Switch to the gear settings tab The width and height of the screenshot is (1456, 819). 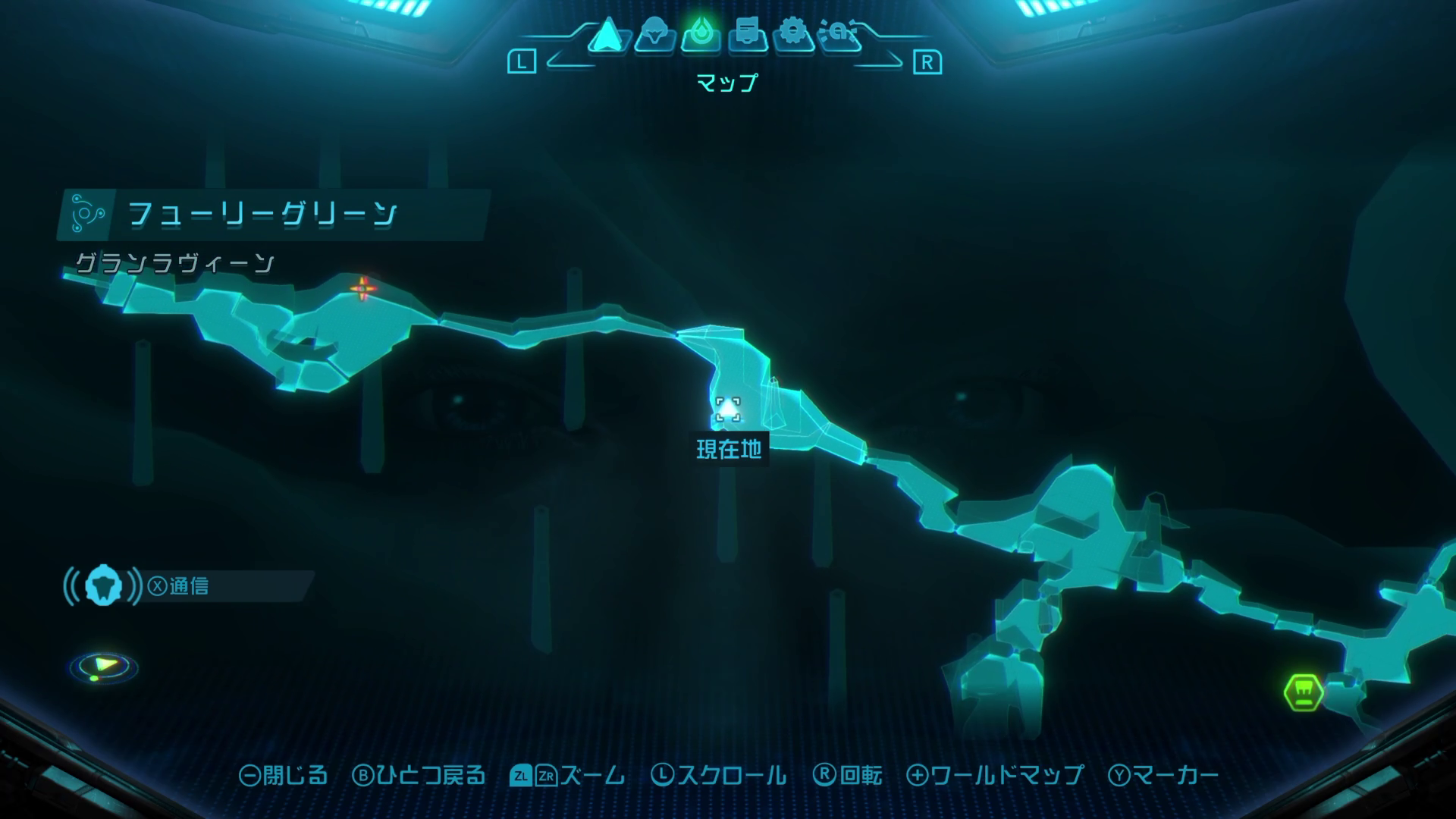(x=793, y=35)
